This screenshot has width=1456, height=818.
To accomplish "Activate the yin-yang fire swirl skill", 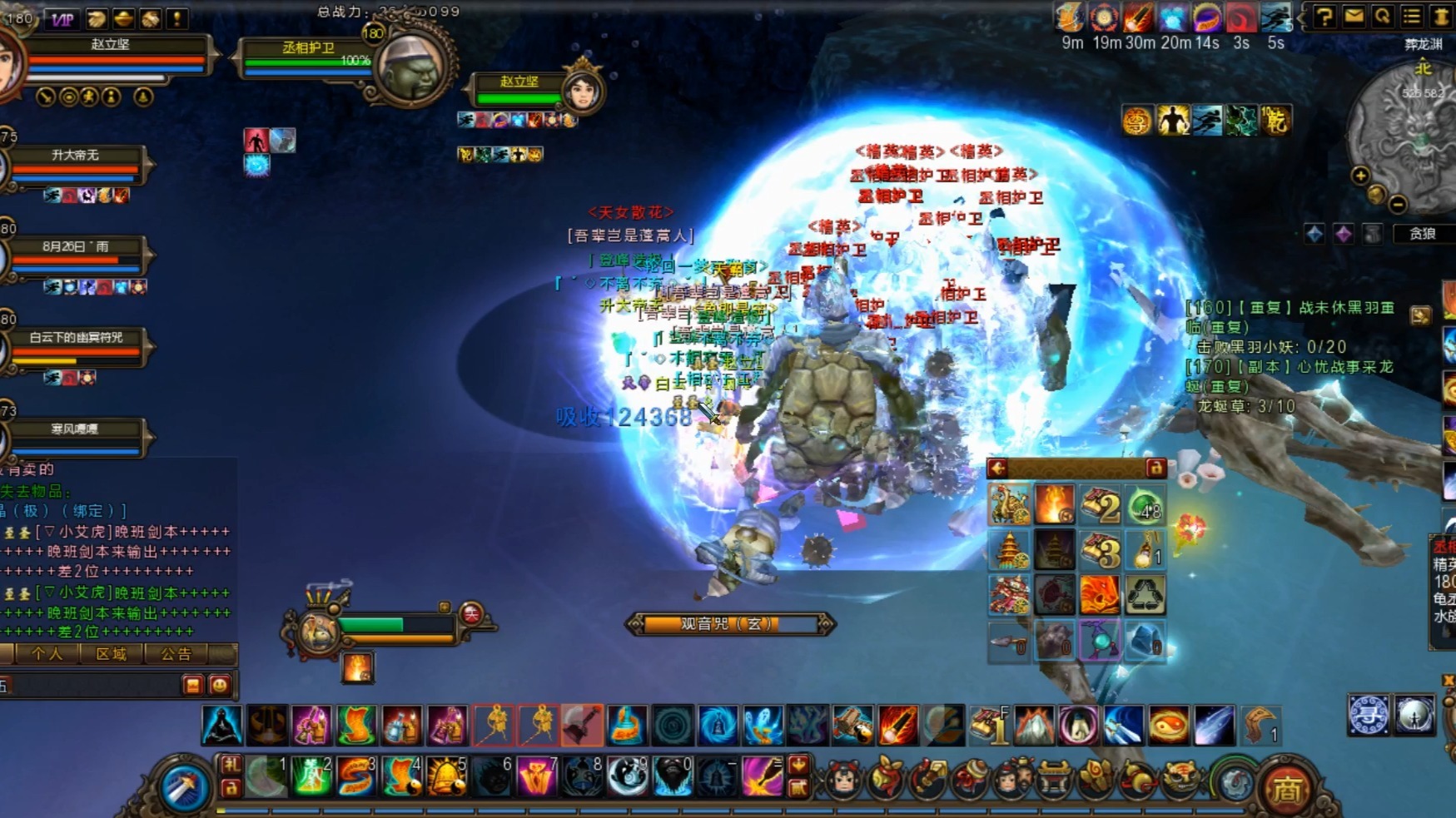I will pyautogui.click(x=1168, y=725).
